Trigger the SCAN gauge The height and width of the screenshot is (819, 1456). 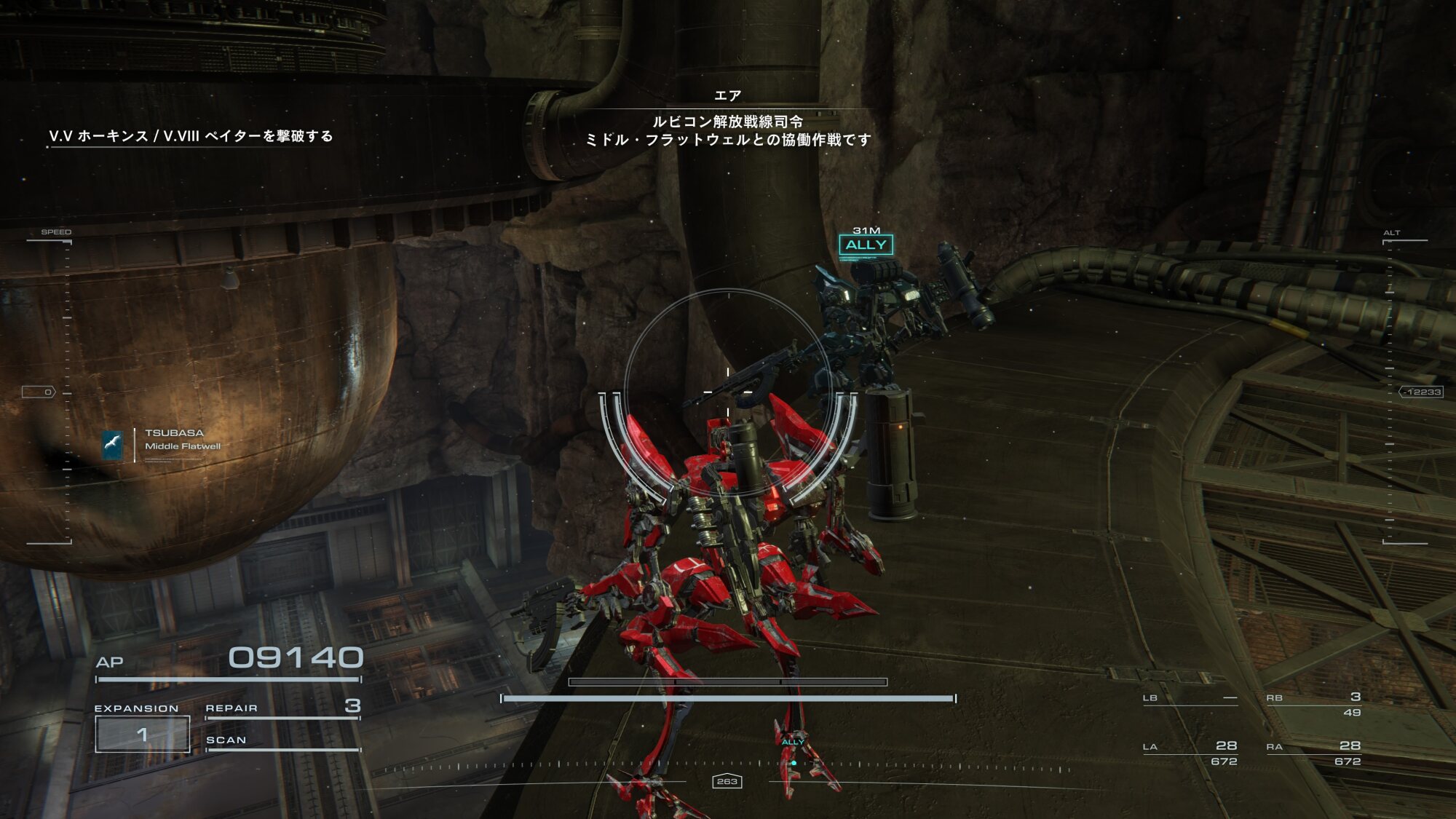pyautogui.click(x=282, y=741)
